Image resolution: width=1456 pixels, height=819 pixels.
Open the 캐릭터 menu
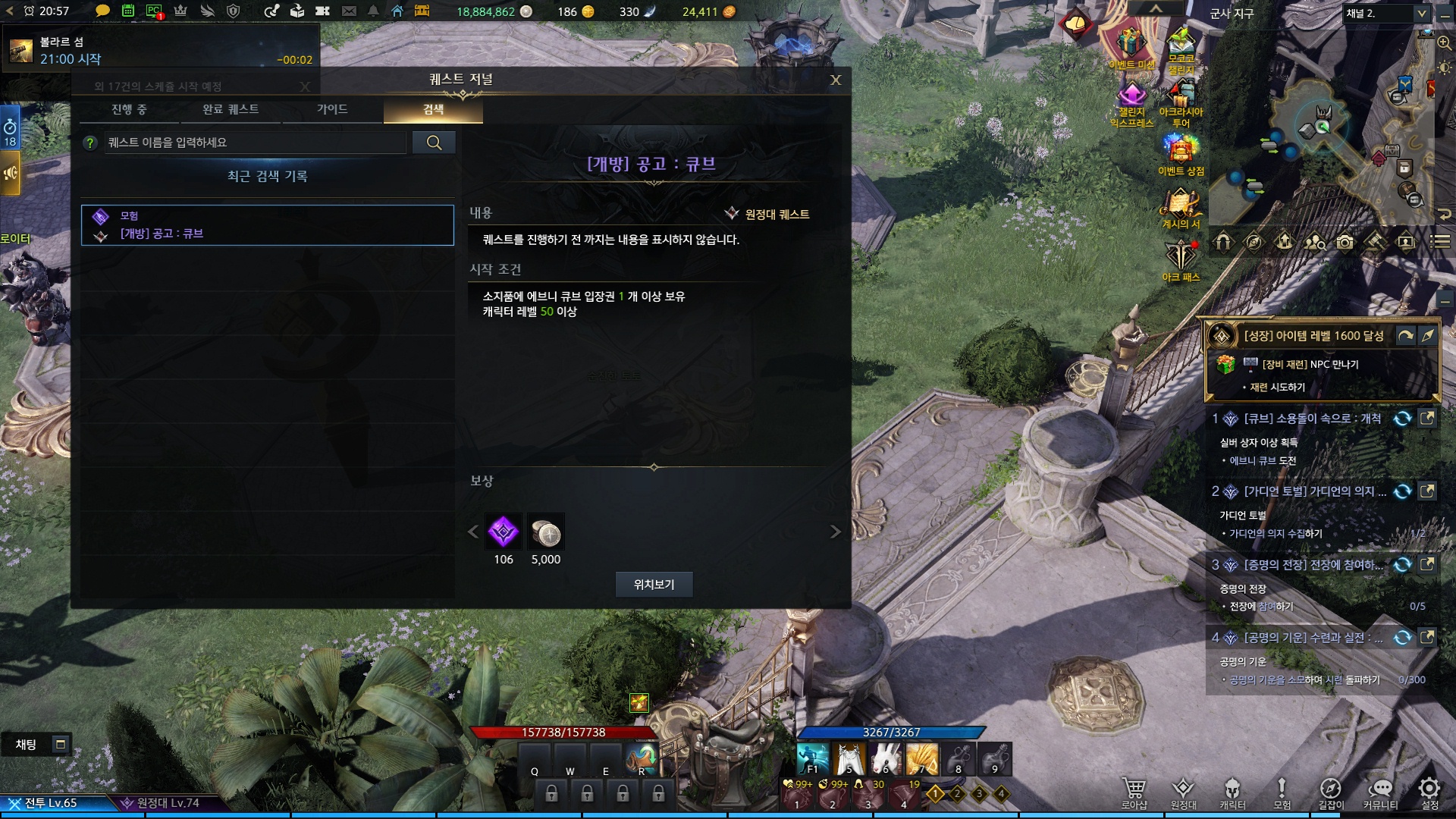coord(1232,793)
